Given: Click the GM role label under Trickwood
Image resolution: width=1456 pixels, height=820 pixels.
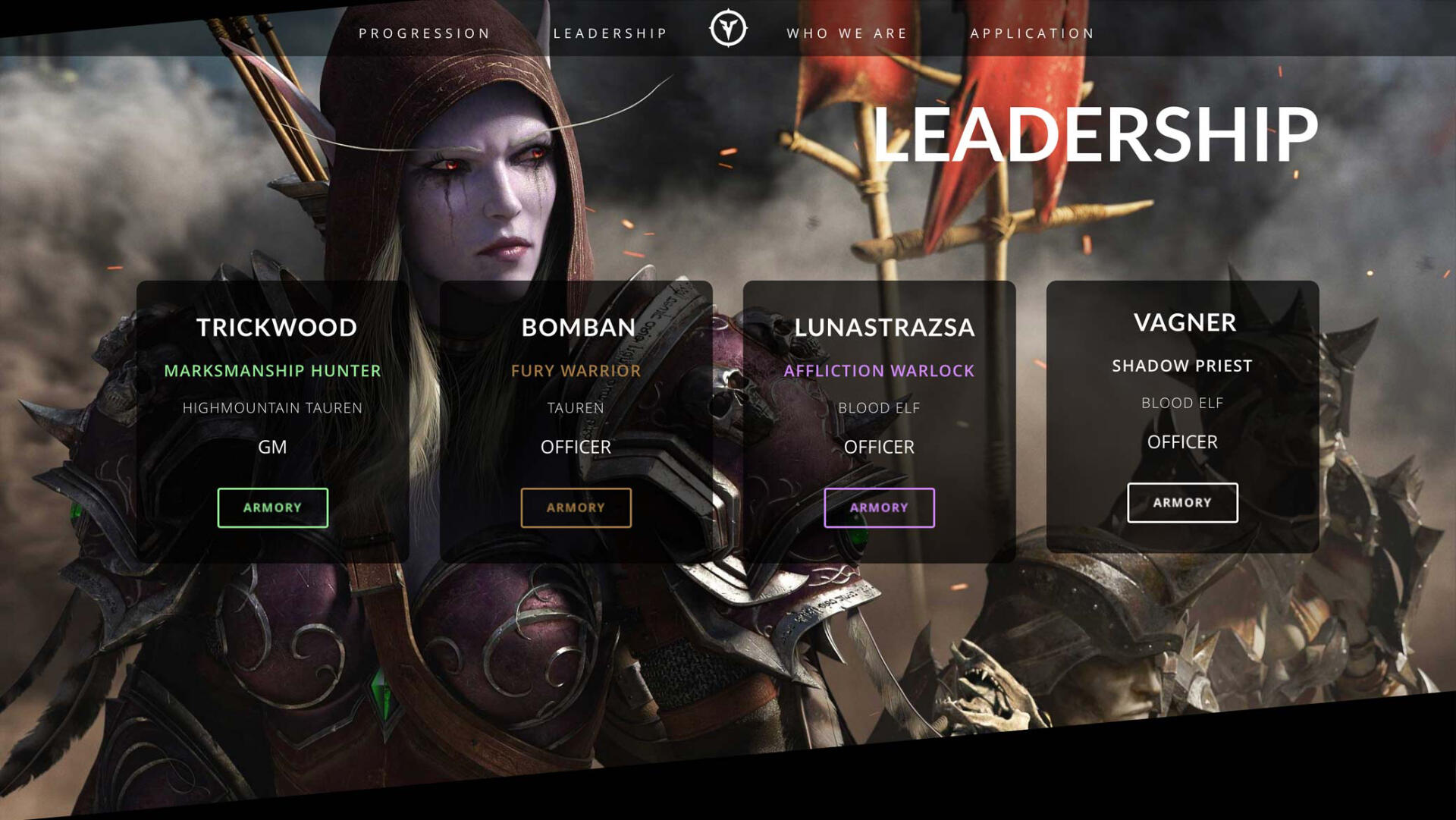Looking at the screenshot, I should (x=273, y=447).
